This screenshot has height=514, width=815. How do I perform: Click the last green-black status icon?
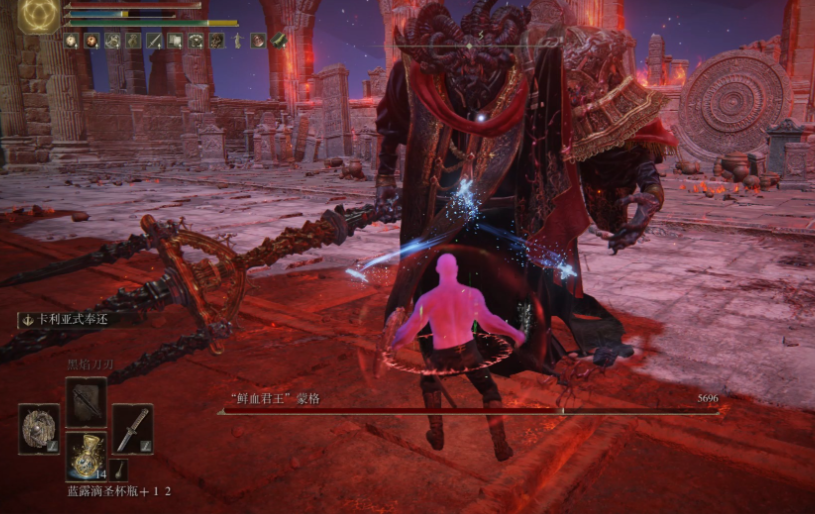coord(279,41)
